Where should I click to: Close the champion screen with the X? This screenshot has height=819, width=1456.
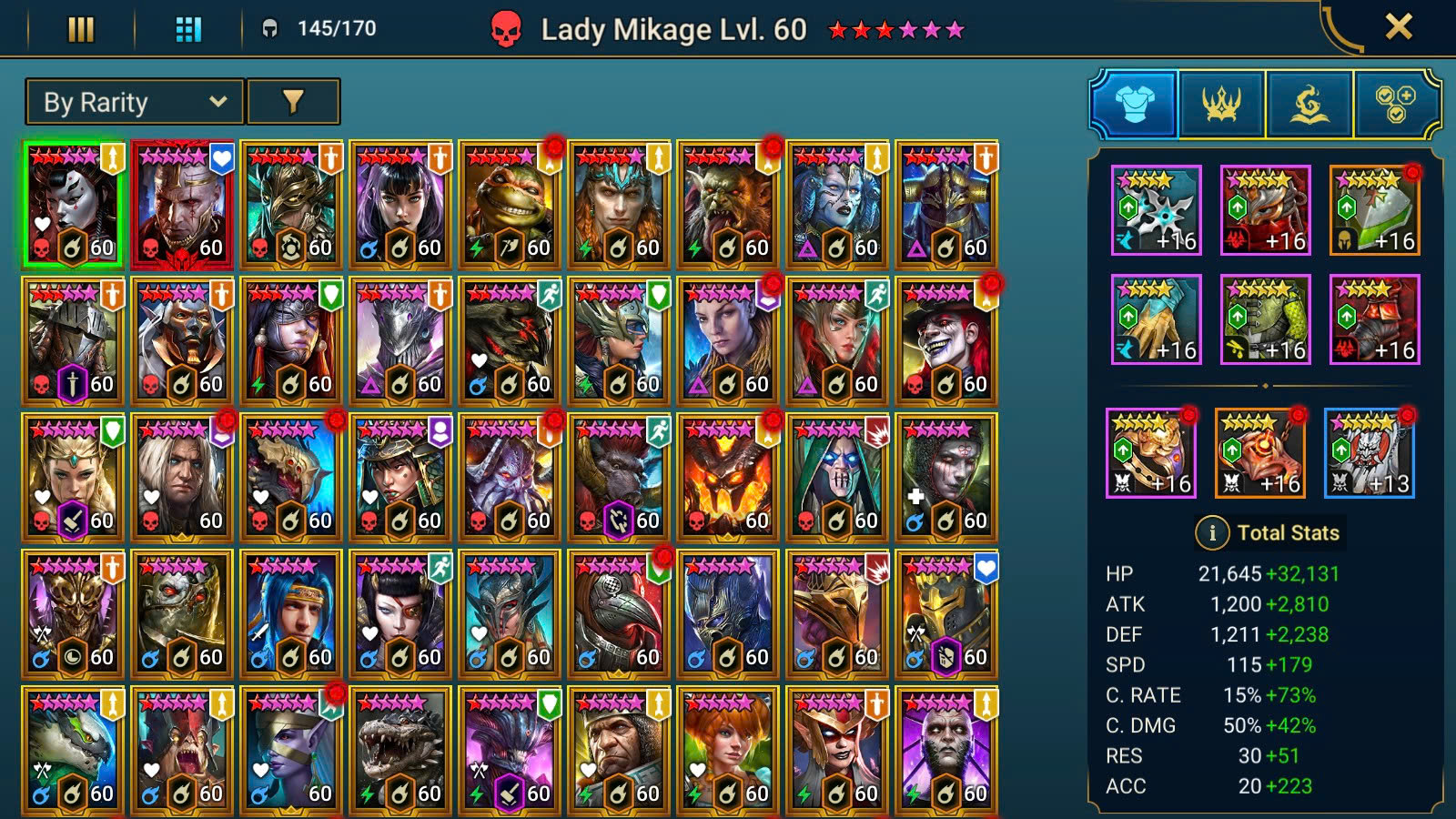(1398, 27)
